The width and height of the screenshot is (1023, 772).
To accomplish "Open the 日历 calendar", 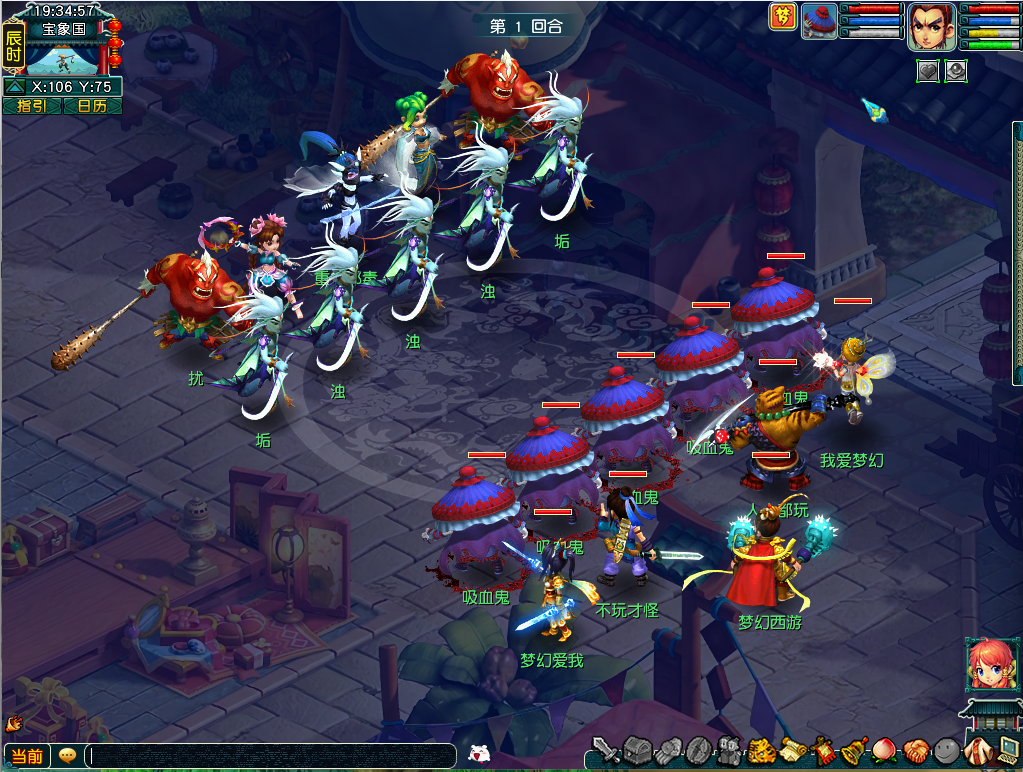I will point(92,106).
